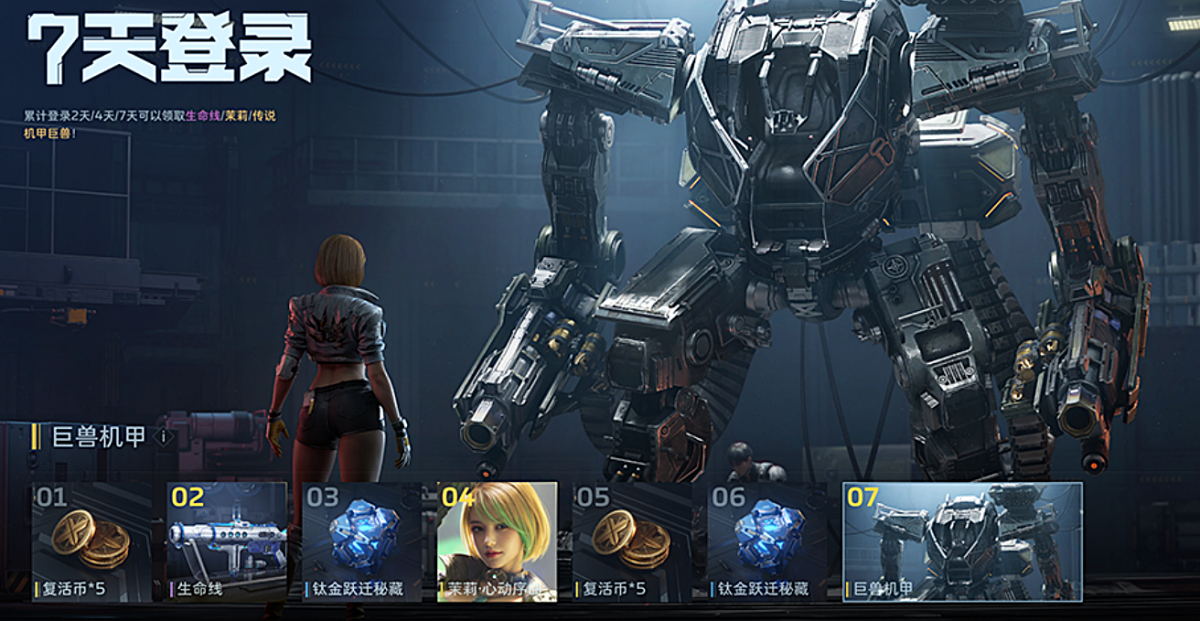The height and width of the screenshot is (621, 1200).
Task: Pick the day 05 复活币*5 reward tile
Action: click(x=632, y=542)
